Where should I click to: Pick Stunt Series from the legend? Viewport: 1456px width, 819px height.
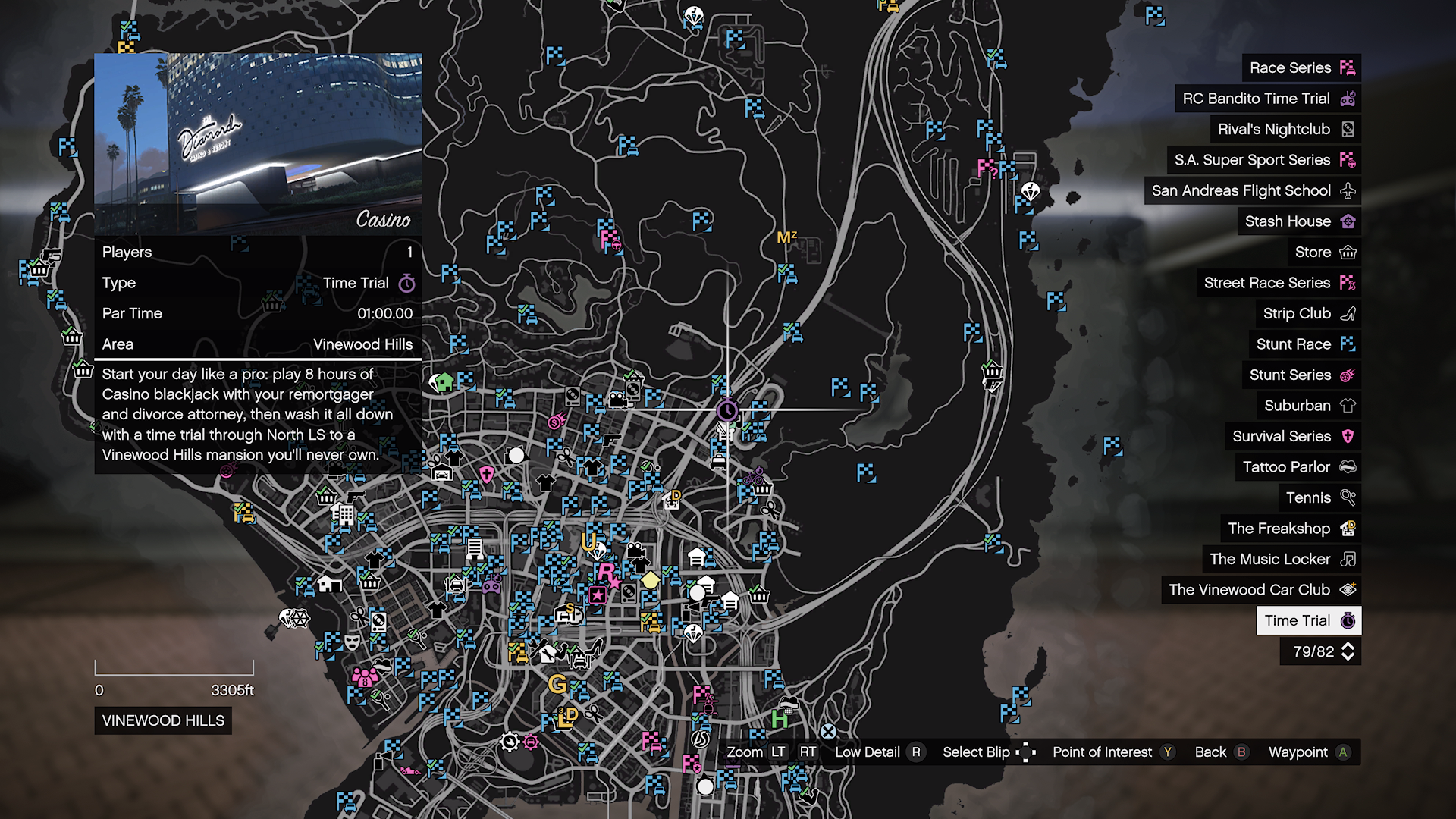tap(1301, 375)
